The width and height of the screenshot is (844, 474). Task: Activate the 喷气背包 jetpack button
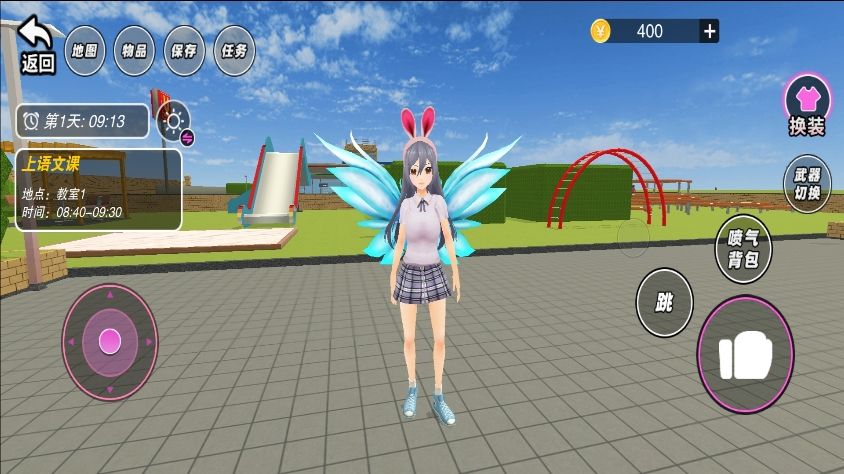pyautogui.click(x=743, y=249)
